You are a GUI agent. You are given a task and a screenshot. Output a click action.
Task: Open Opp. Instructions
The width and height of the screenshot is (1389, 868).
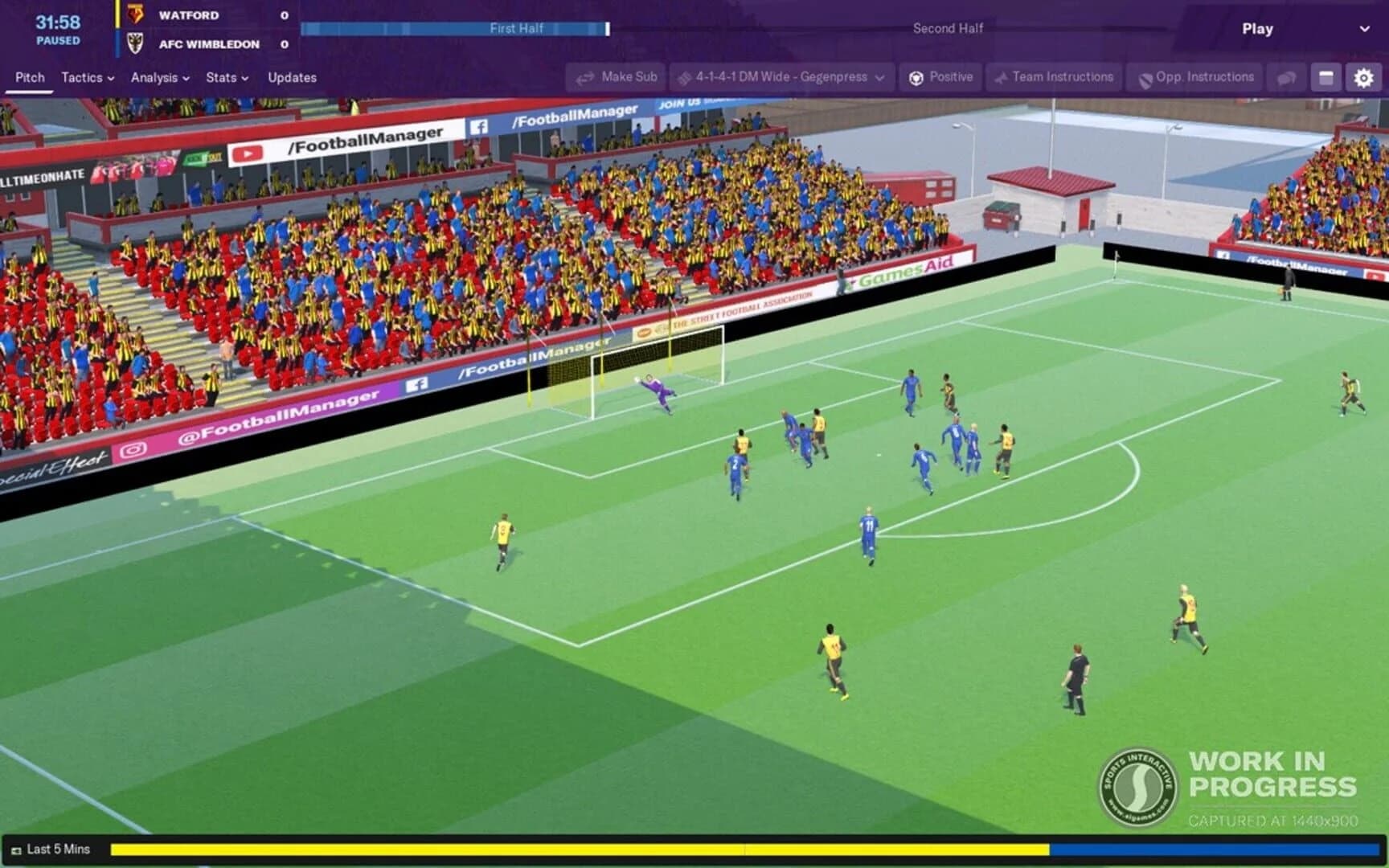(1194, 77)
